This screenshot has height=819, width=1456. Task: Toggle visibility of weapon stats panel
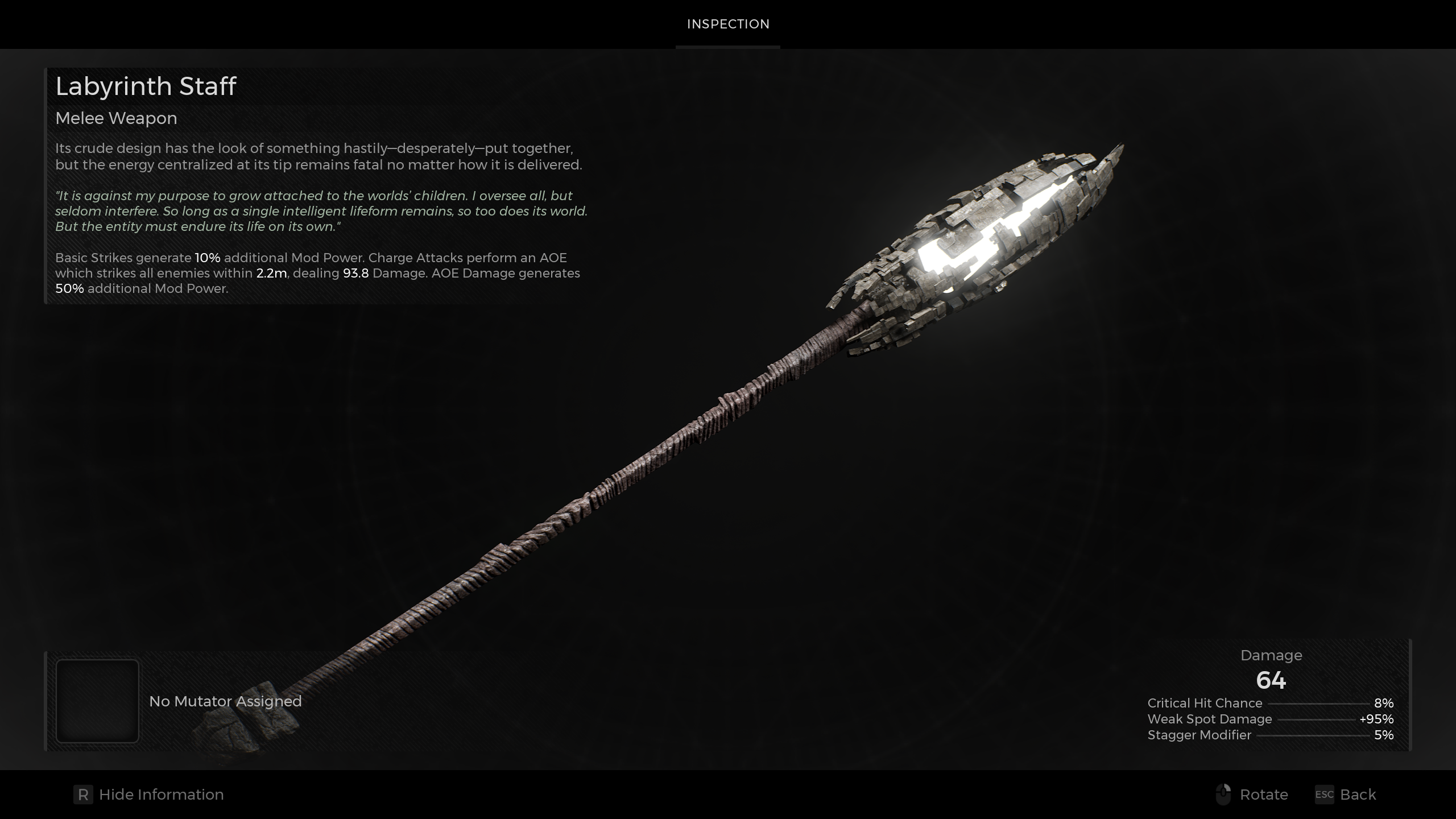[161, 795]
